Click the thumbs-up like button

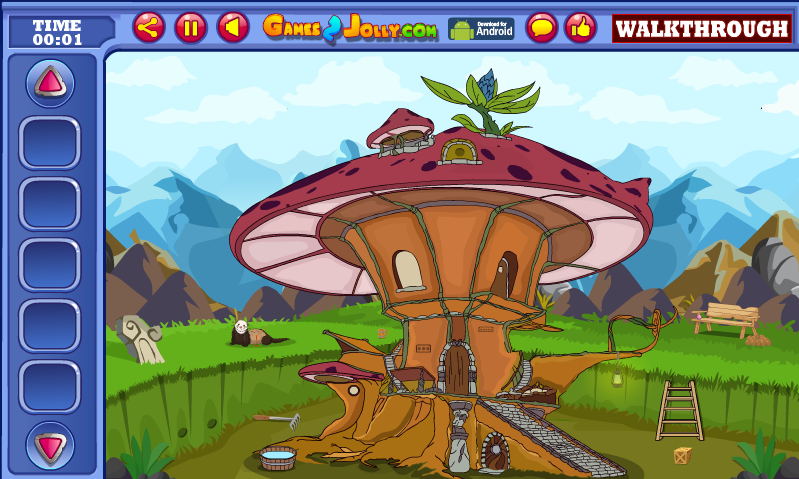[580, 27]
